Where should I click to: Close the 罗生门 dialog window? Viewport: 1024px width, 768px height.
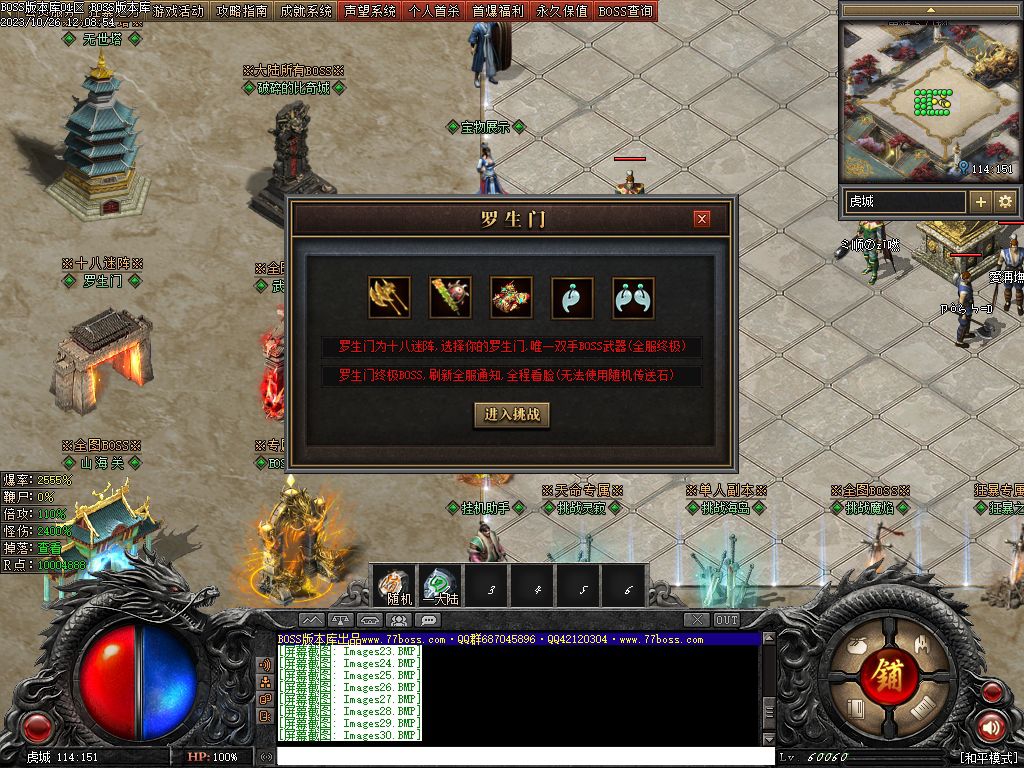702,219
